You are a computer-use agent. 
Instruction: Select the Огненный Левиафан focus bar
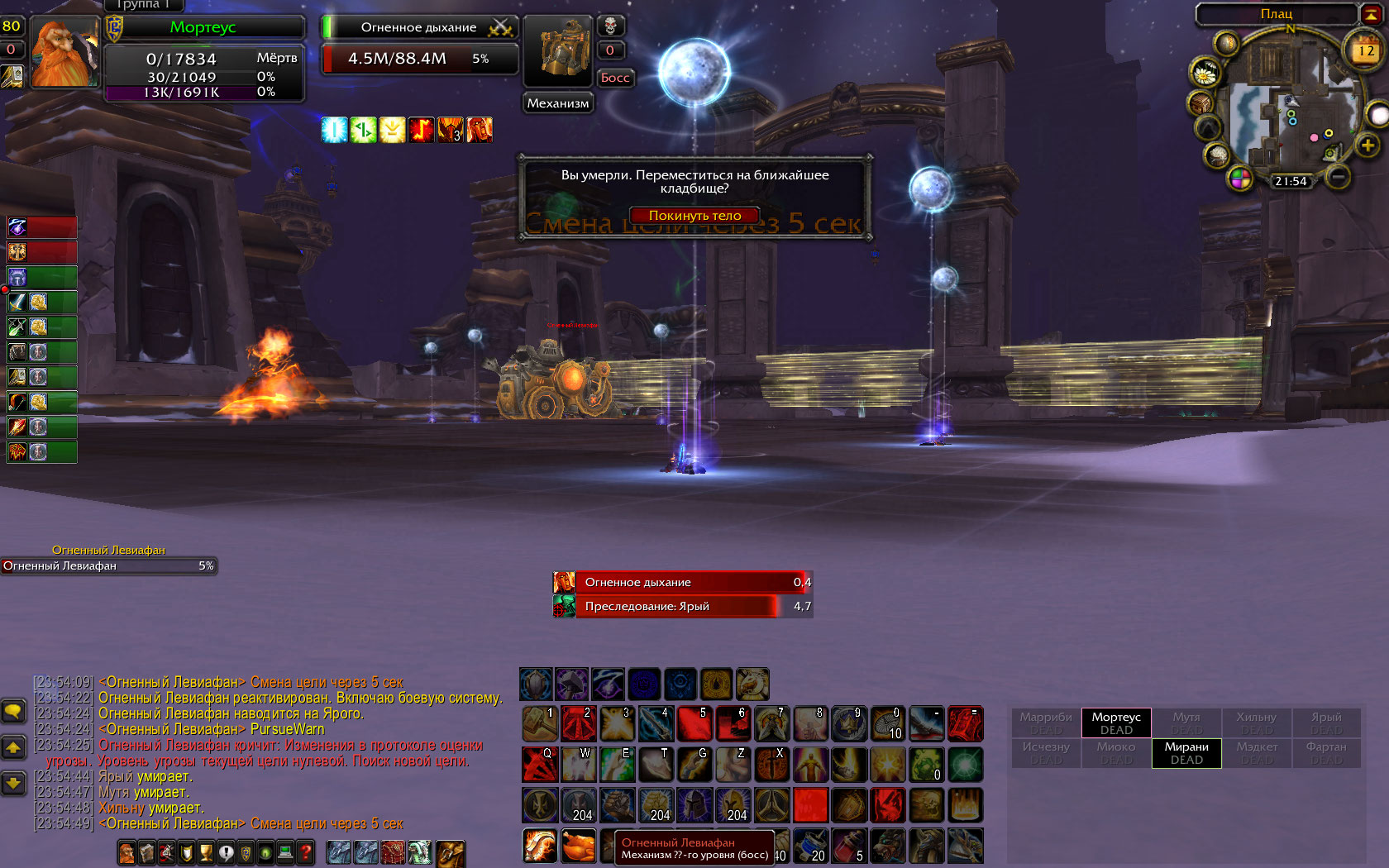[x=107, y=566]
